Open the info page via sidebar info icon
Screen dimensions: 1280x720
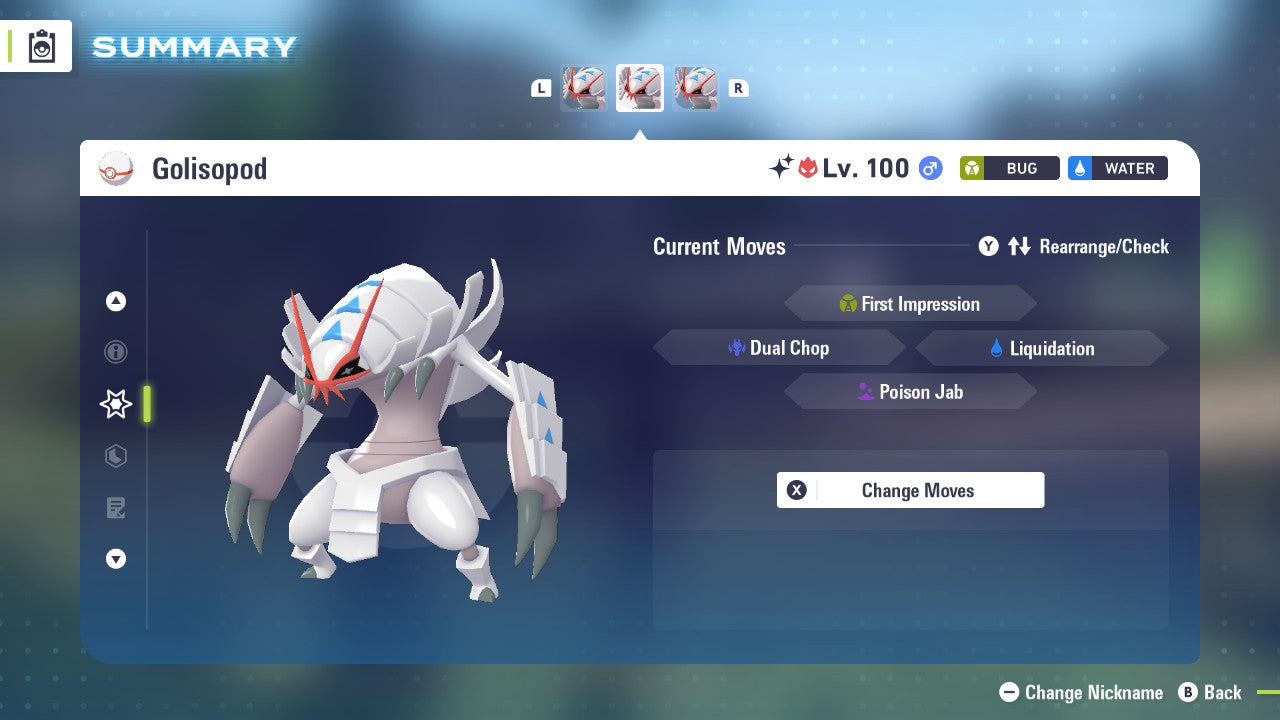tap(115, 352)
